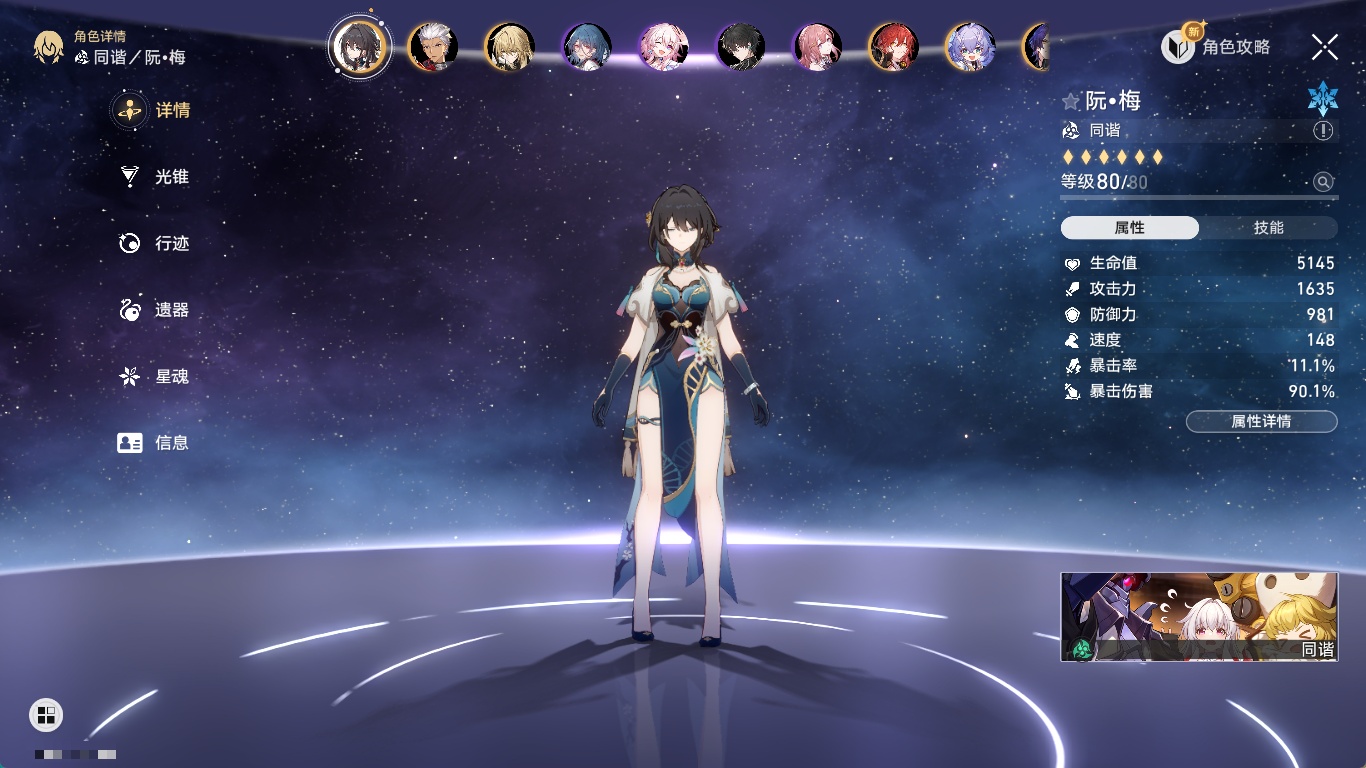Screen dimensions: 1366x768
Task: Click the magnifier icon beside the level
Action: tap(1323, 182)
